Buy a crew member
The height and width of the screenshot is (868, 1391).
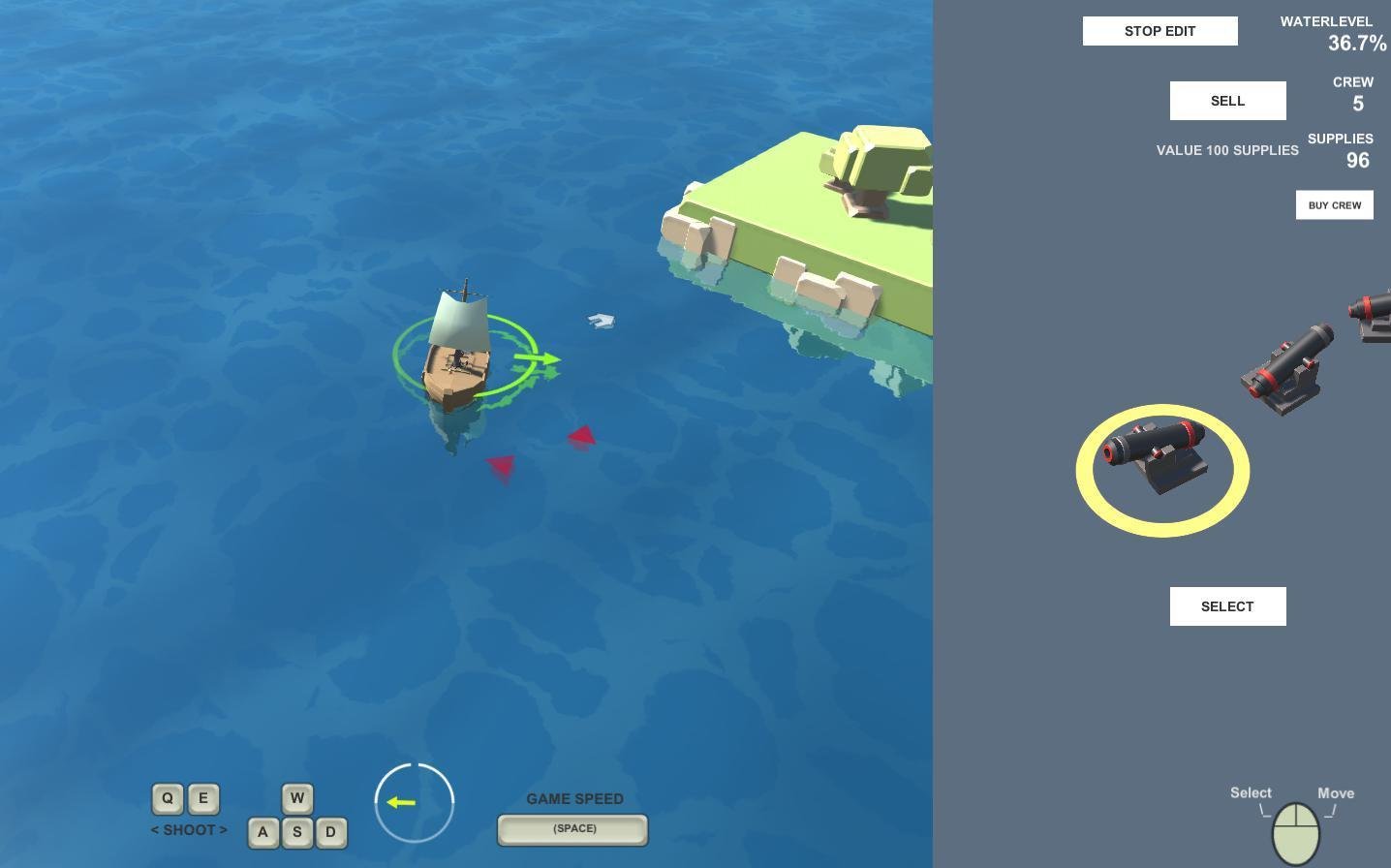click(x=1334, y=205)
